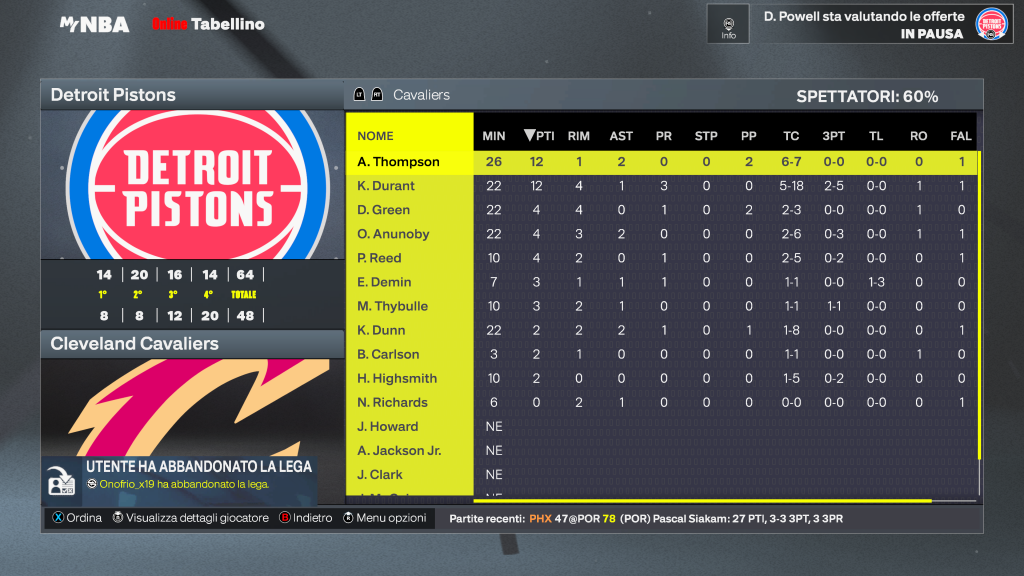
Task: Choose N. Richards in the player list
Action: pos(392,402)
